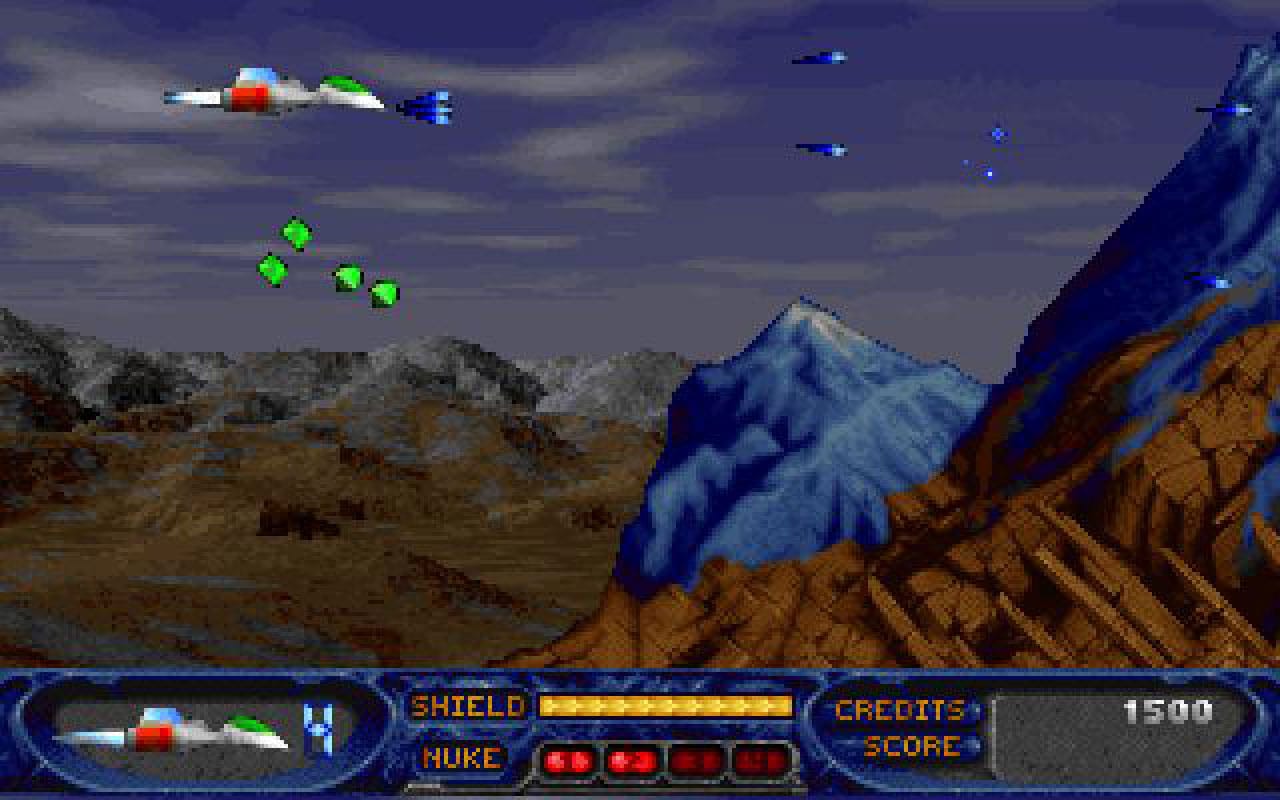This screenshot has height=800, width=1280.
Task: Select the topmost green gem pickup
Action: click(x=295, y=235)
